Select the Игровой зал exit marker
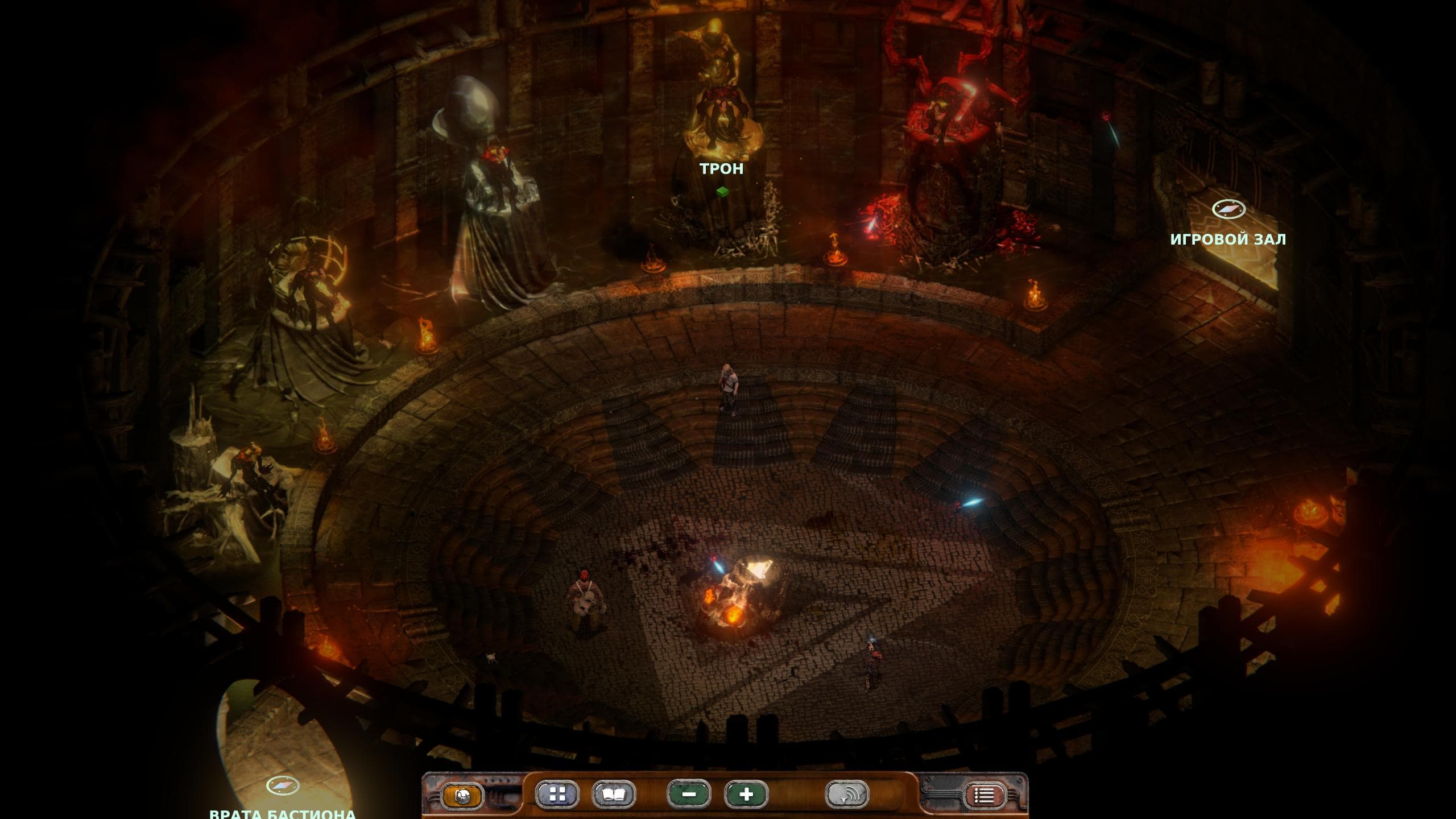Image resolution: width=1456 pixels, height=819 pixels. tap(1228, 209)
